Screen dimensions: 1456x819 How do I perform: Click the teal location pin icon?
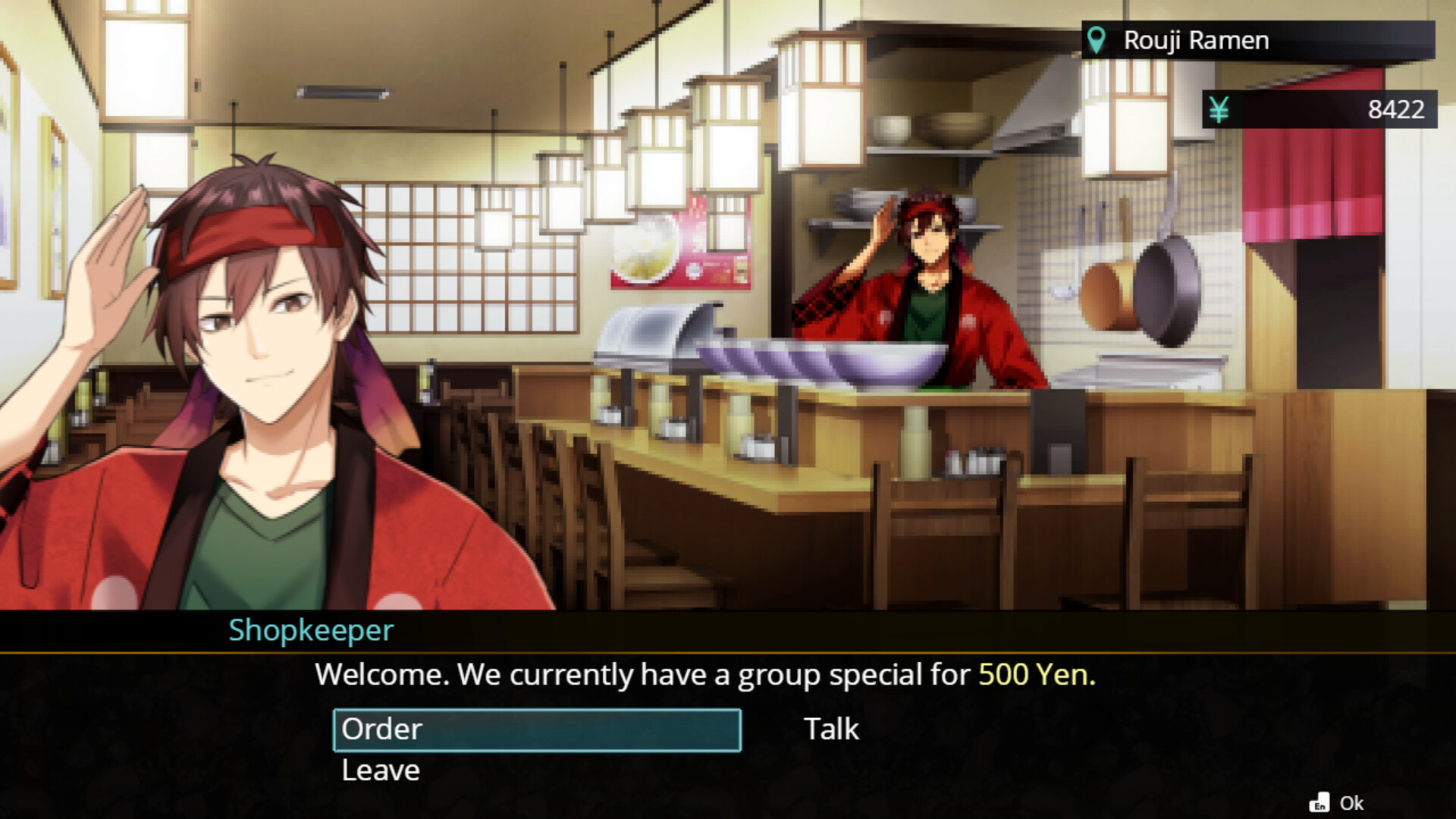point(1096,39)
